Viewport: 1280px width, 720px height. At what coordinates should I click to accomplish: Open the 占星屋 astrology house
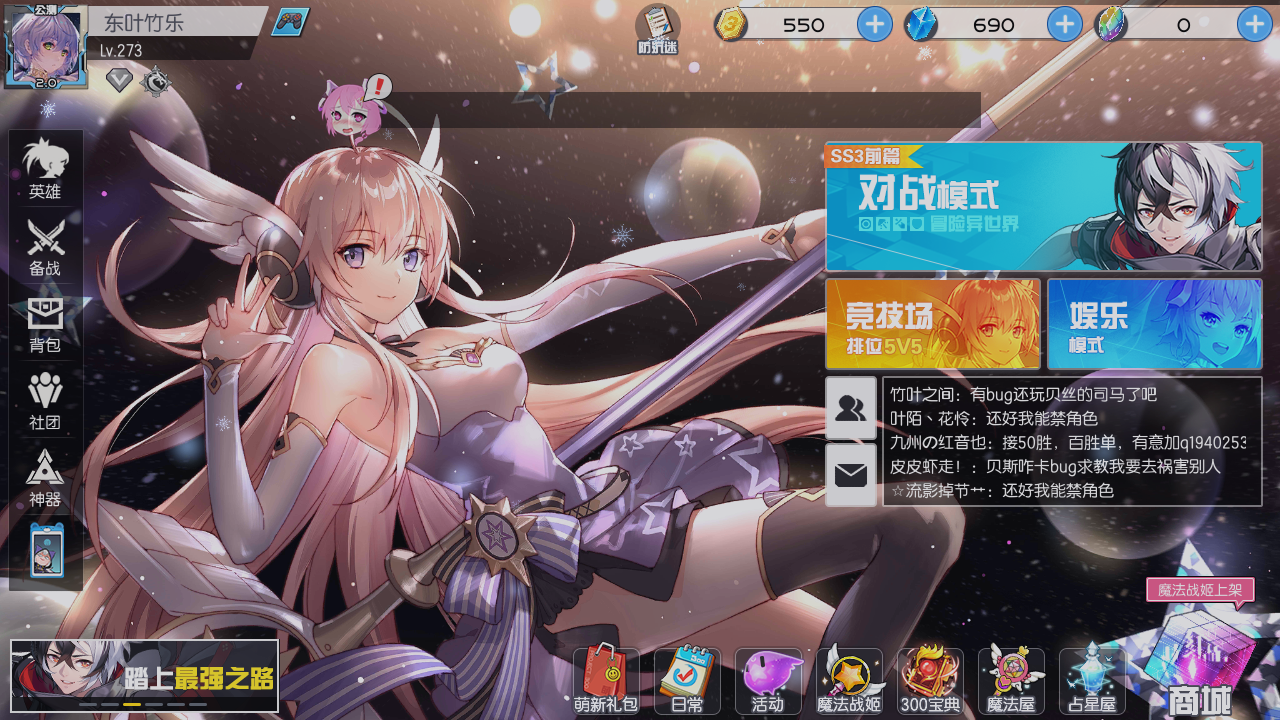coord(1092,678)
